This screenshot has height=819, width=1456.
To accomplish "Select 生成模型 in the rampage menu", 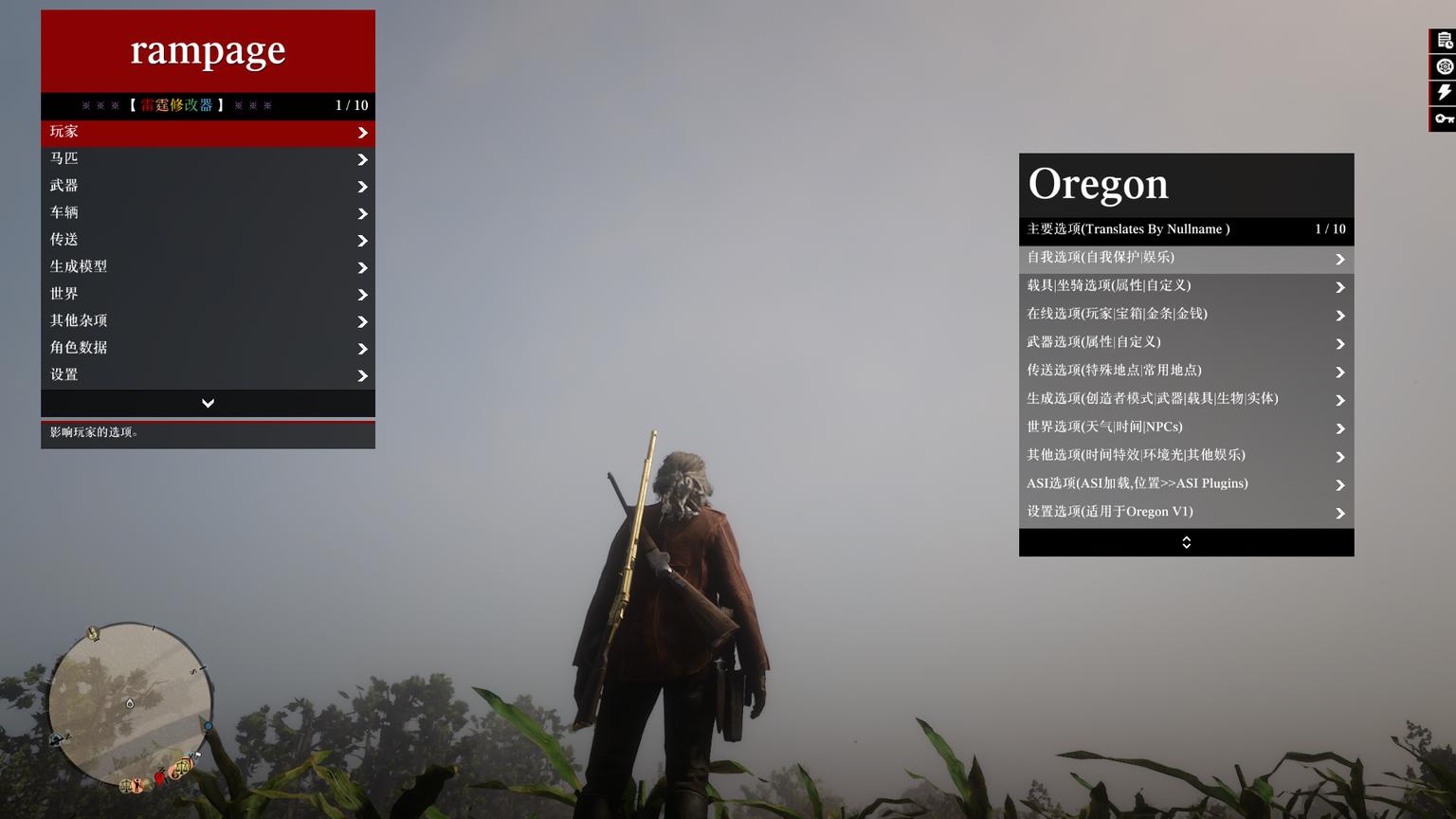I will (x=208, y=267).
